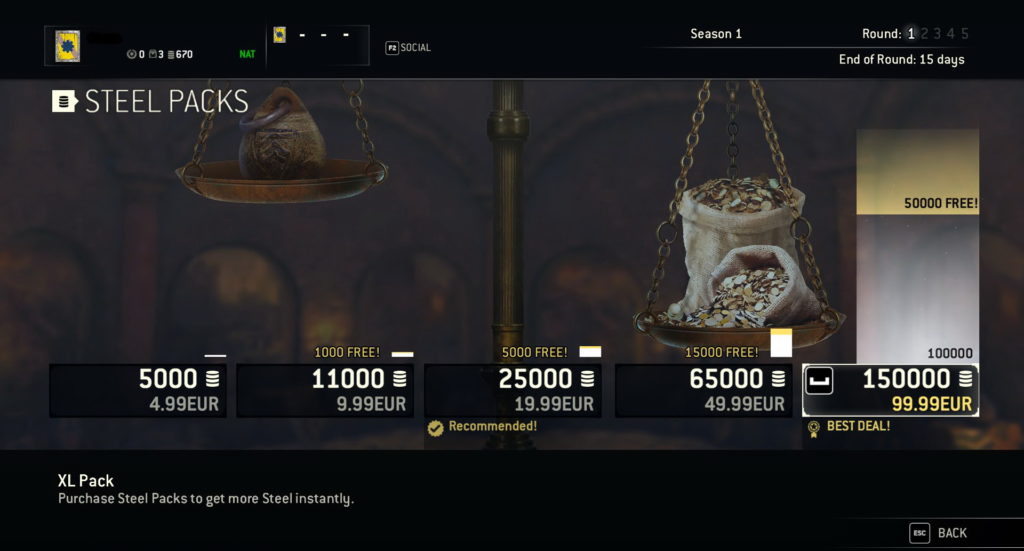Image resolution: width=1024 pixels, height=551 pixels.
Task: Buy the 150000 Steel best deal pack
Action: coord(890,390)
